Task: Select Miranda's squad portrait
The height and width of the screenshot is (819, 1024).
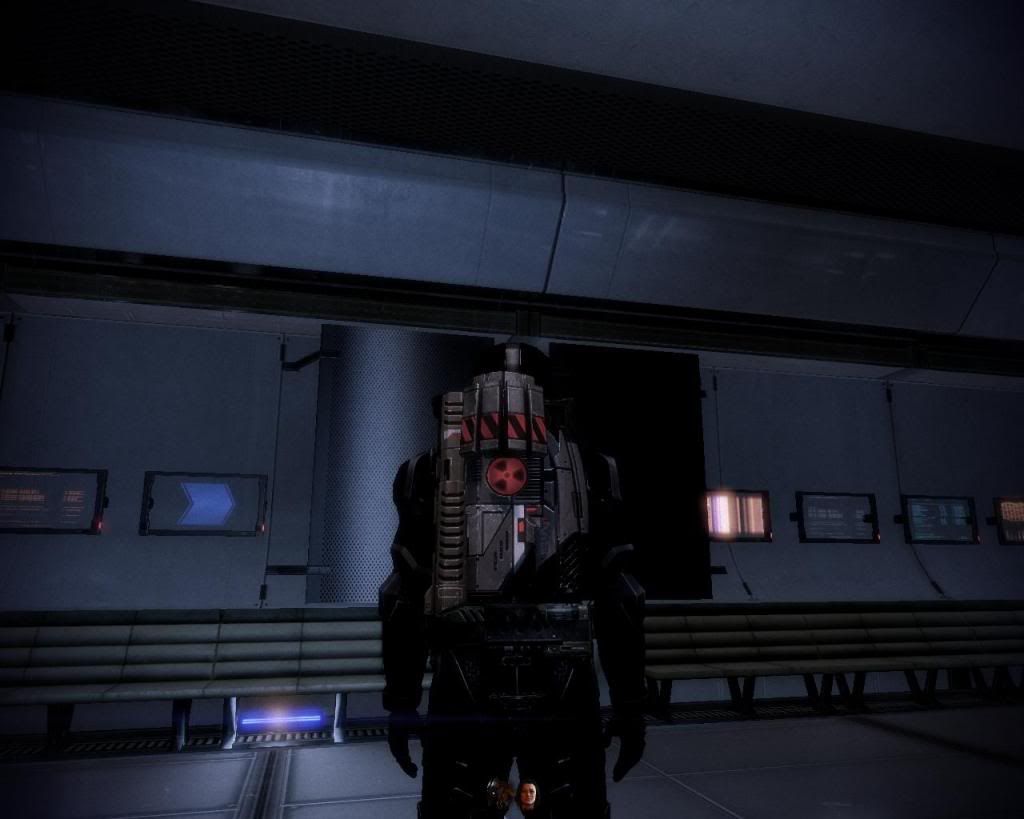Action: 527,796
